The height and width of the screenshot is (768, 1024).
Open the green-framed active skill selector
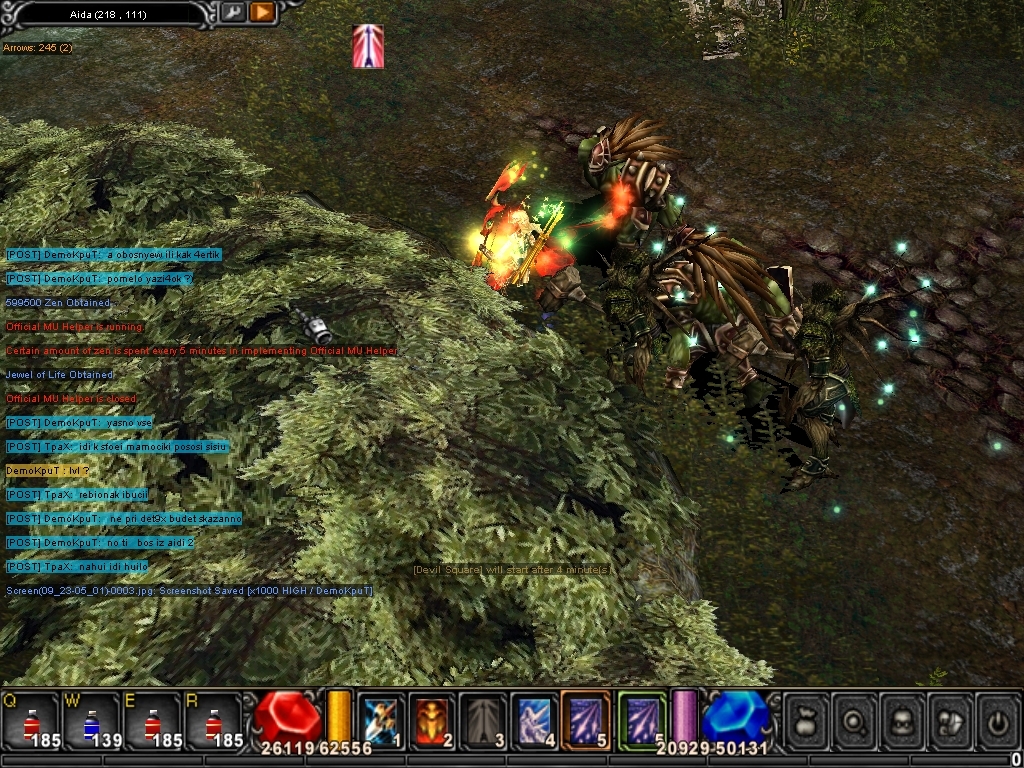tap(641, 718)
